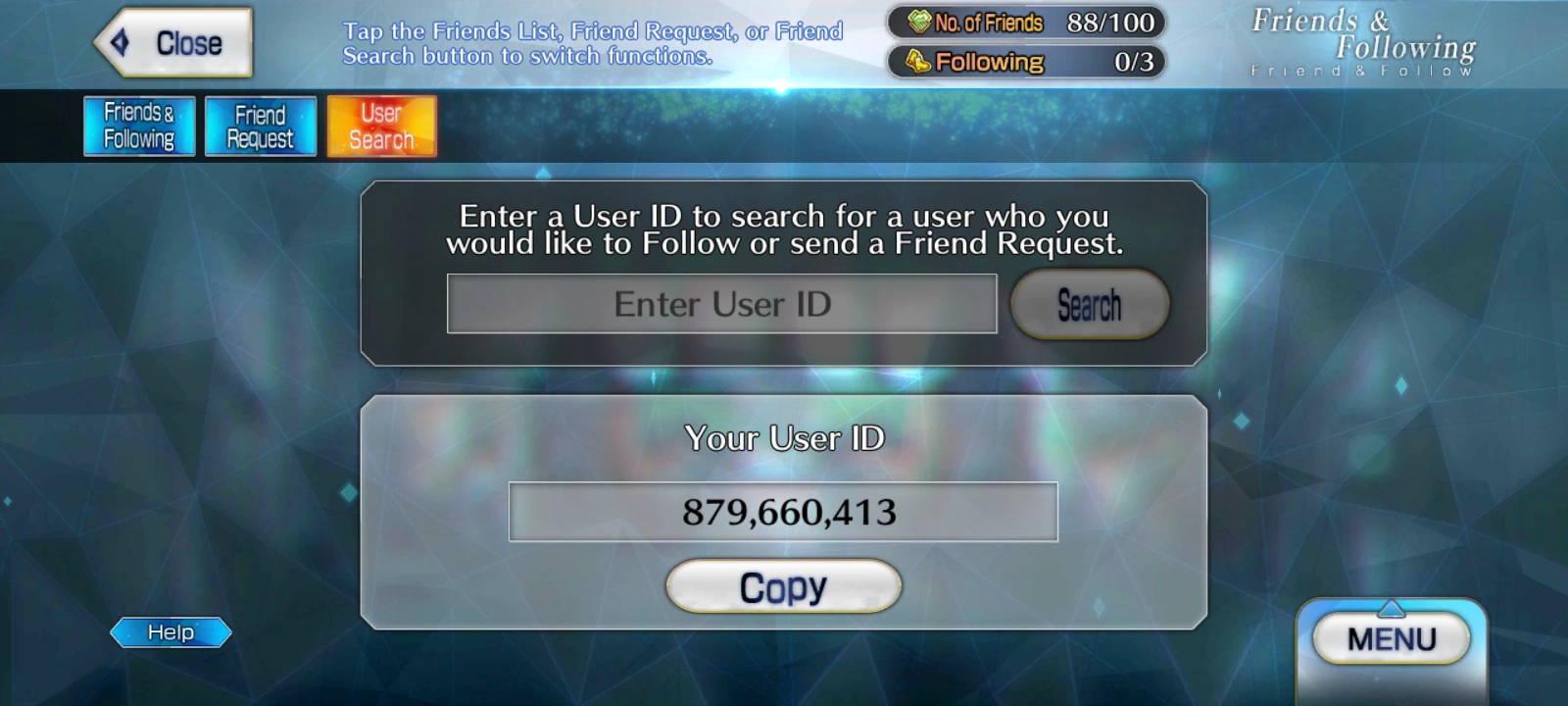Copy your User ID

pyautogui.click(x=782, y=585)
